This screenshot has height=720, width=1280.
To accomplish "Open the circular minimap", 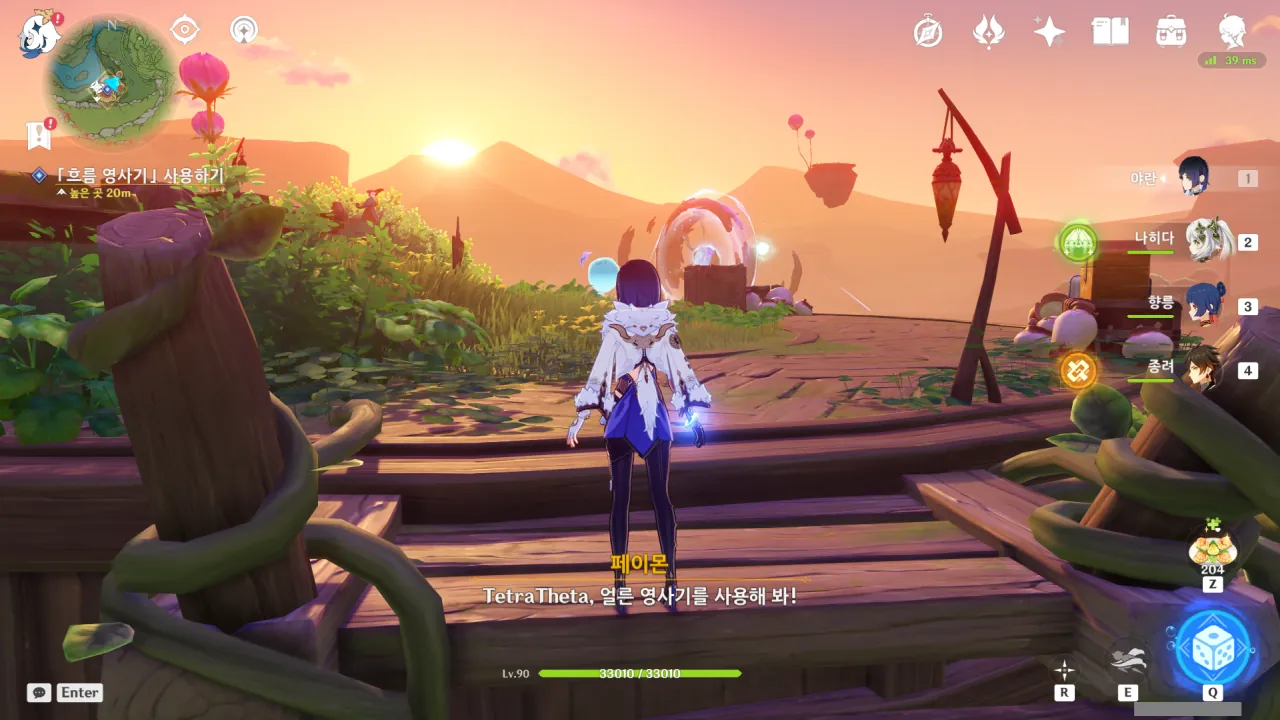I will [x=110, y=82].
